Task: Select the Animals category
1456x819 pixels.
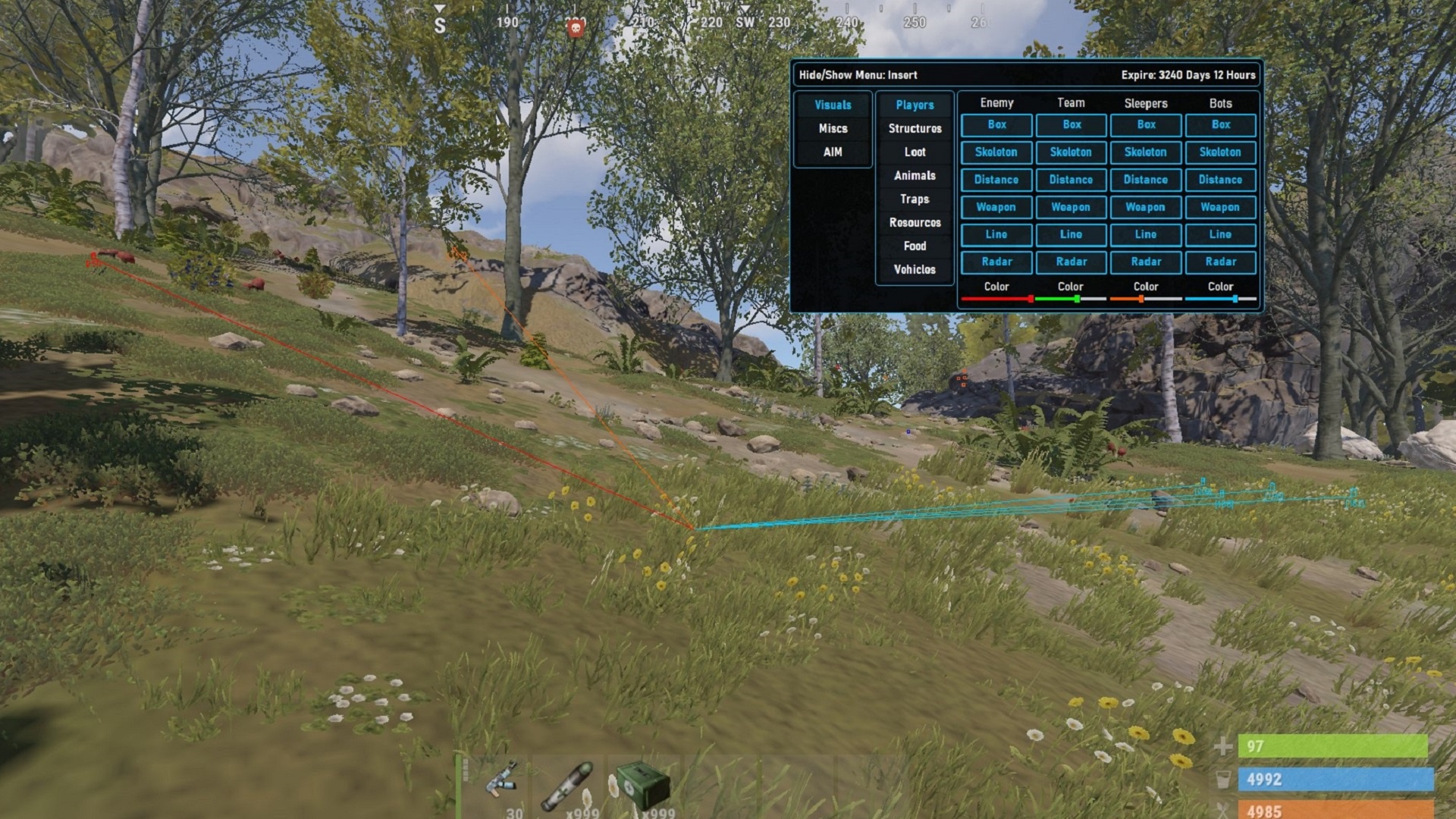Action: pos(915,176)
